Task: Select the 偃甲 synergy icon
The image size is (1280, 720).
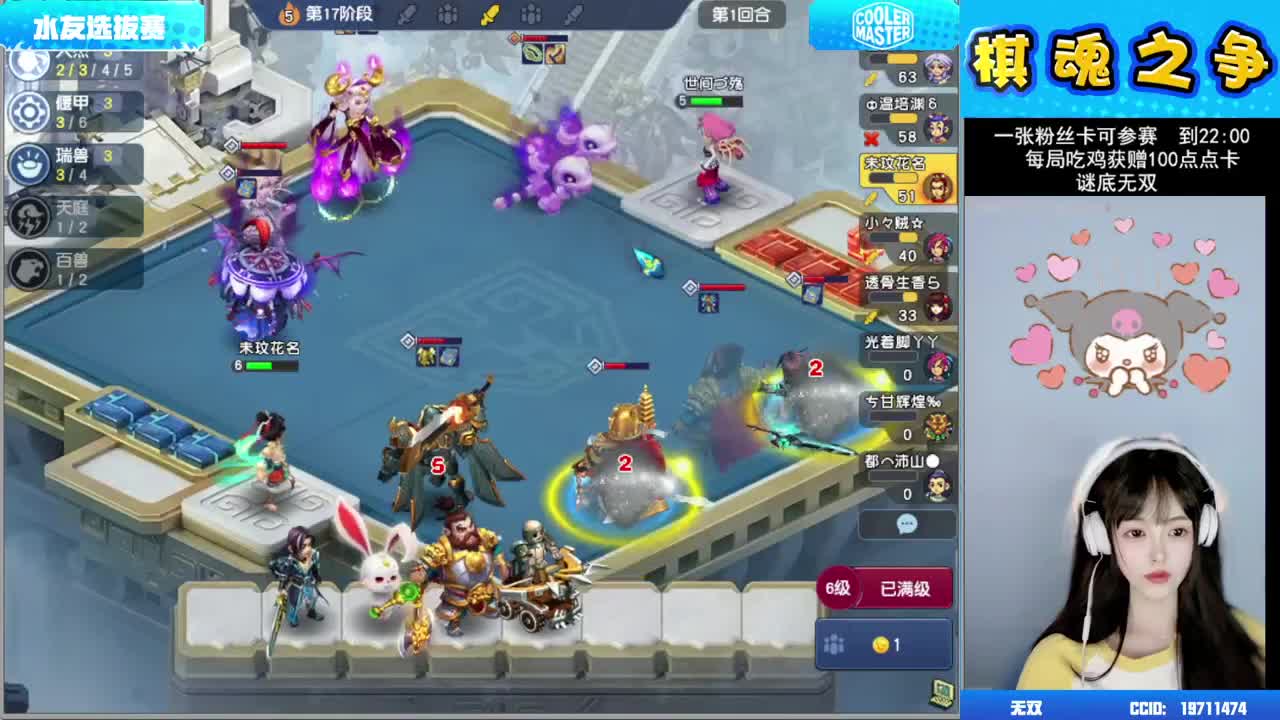Action: pos(30,113)
